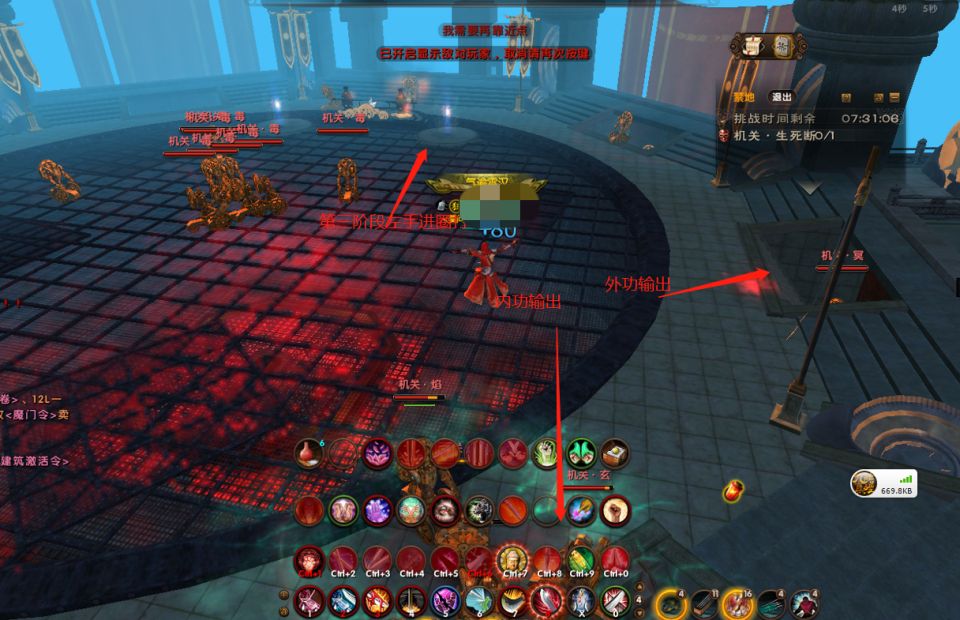The width and height of the screenshot is (960, 620).
Task: Click the 退出 exit button
Action: coord(781,97)
